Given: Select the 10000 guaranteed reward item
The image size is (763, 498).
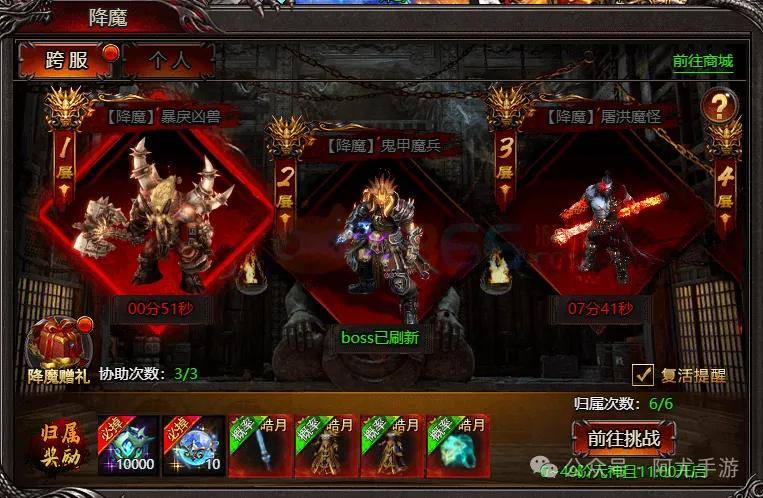Looking at the screenshot, I should point(127,444).
